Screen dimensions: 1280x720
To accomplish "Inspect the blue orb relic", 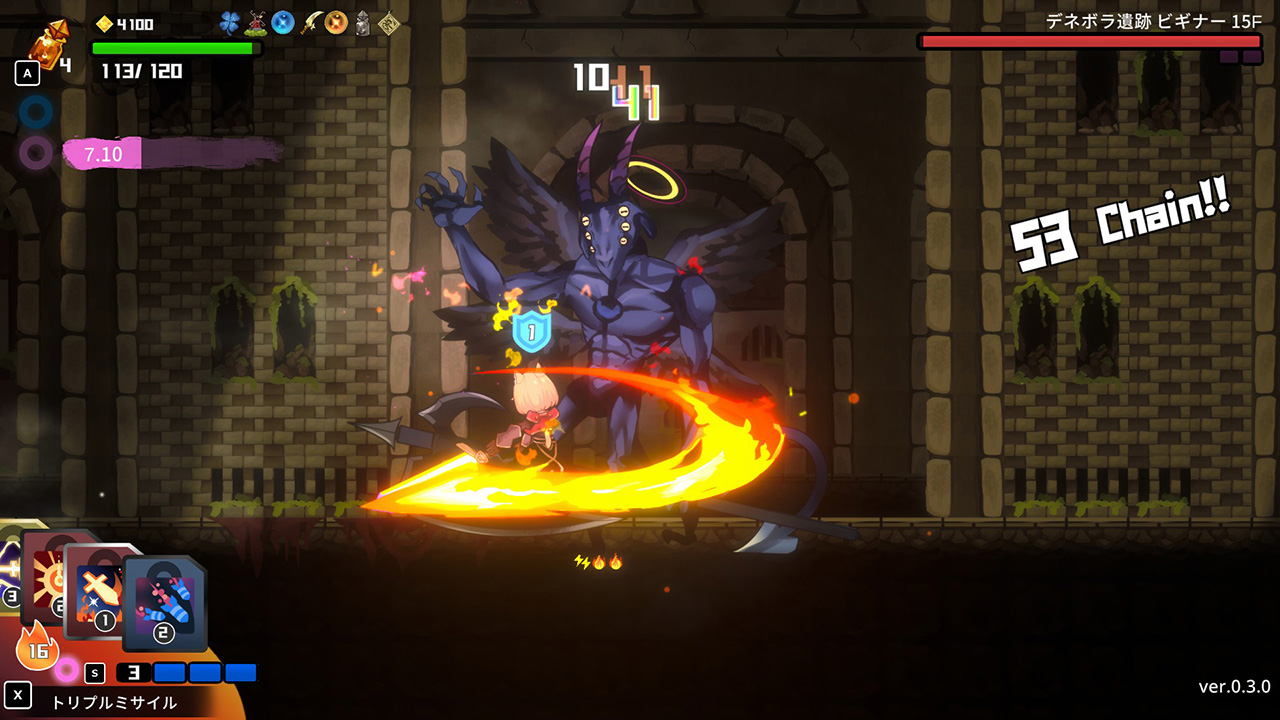I will [x=283, y=23].
